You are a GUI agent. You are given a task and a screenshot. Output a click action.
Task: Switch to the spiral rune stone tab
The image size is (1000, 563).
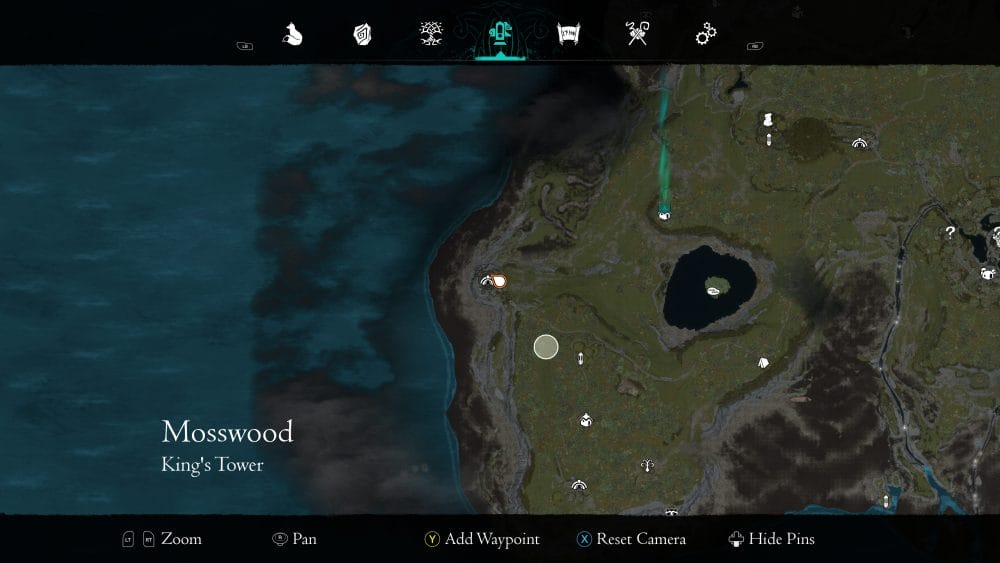tap(362, 35)
